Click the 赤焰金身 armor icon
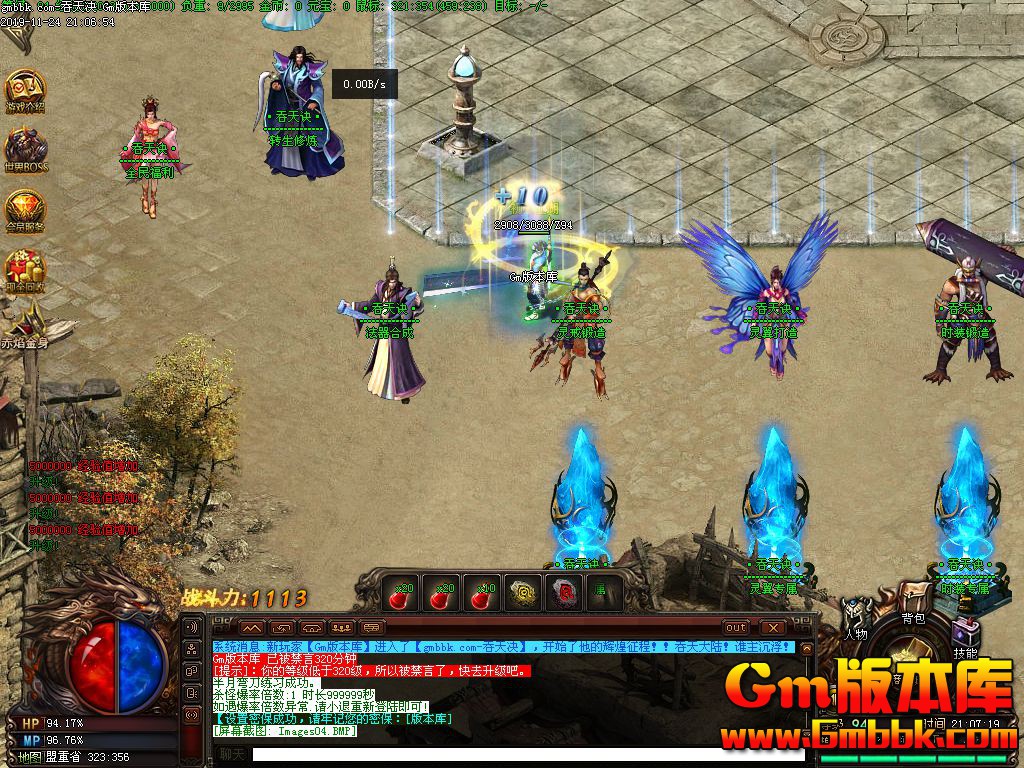The width and height of the screenshot is (1024, 768). (x=24, y=322)
